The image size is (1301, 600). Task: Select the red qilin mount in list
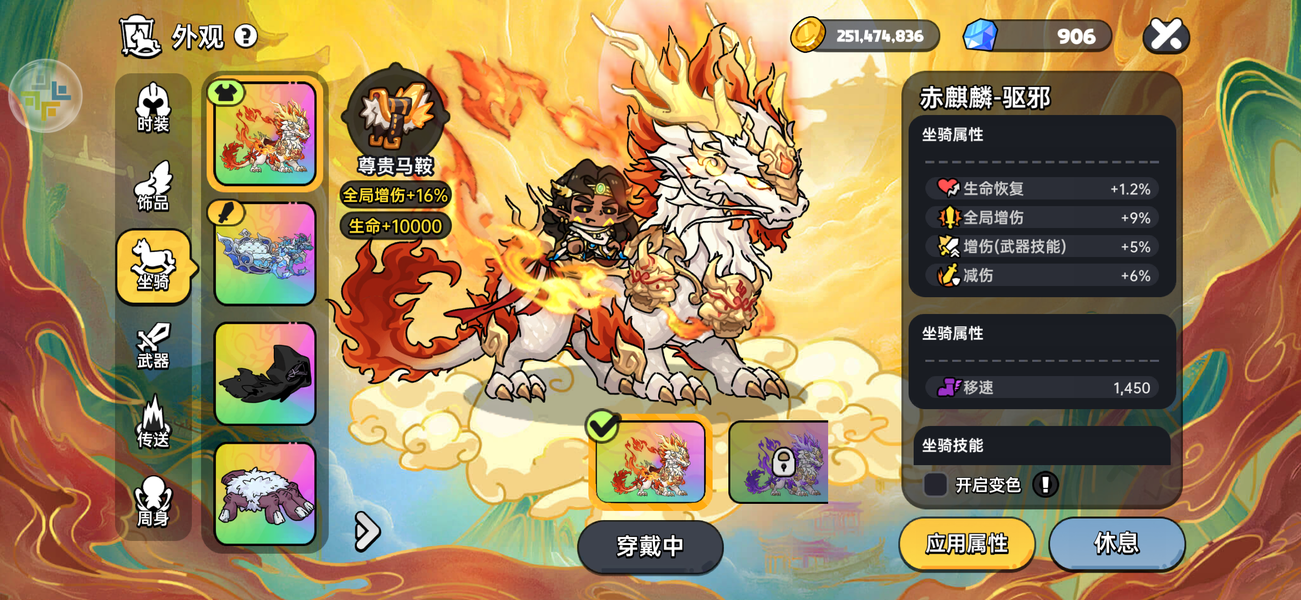tap(265, 134)
